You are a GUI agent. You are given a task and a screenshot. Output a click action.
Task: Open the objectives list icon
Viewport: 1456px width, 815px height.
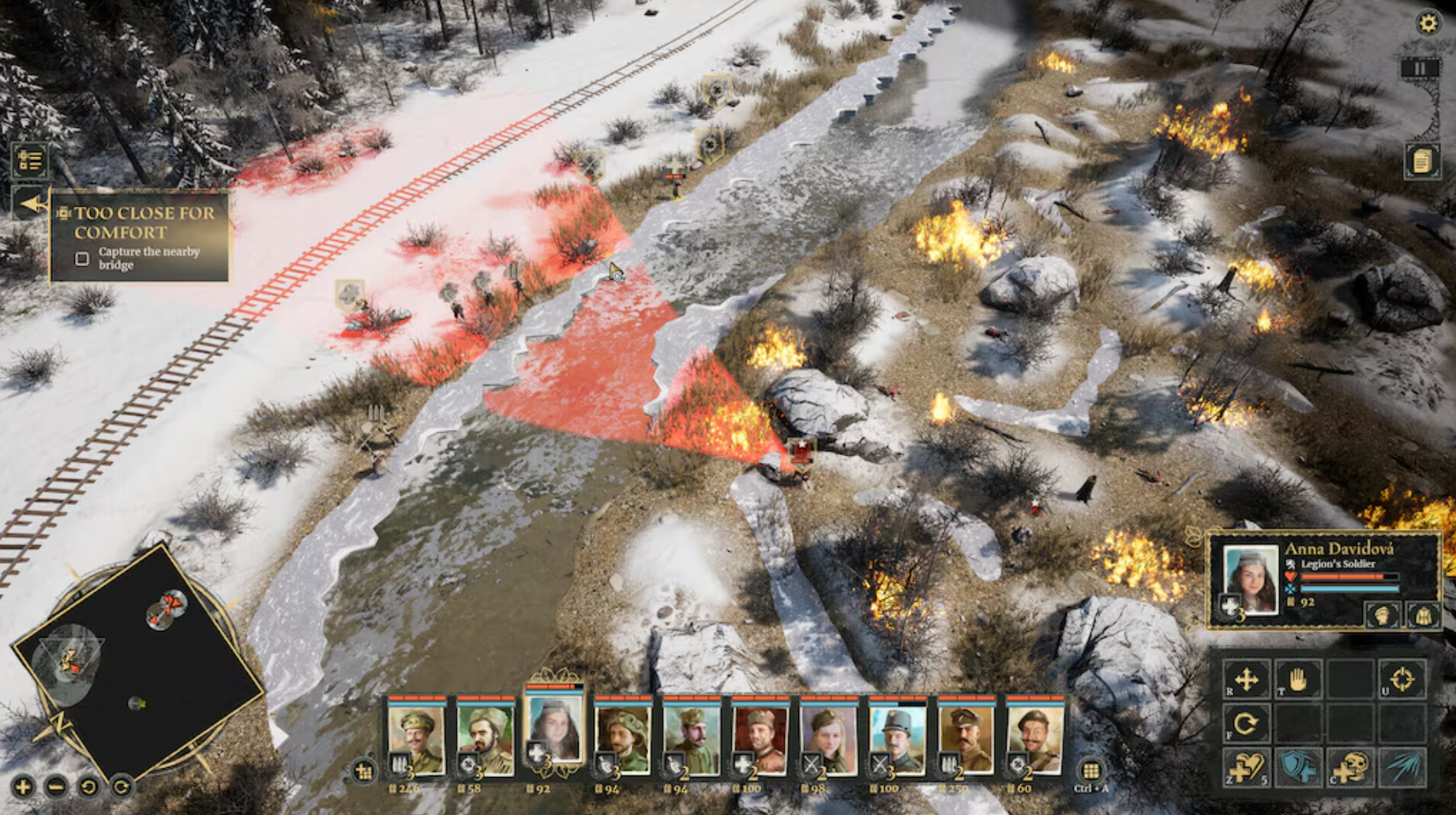pyautogui.click(x=30, y=160)
